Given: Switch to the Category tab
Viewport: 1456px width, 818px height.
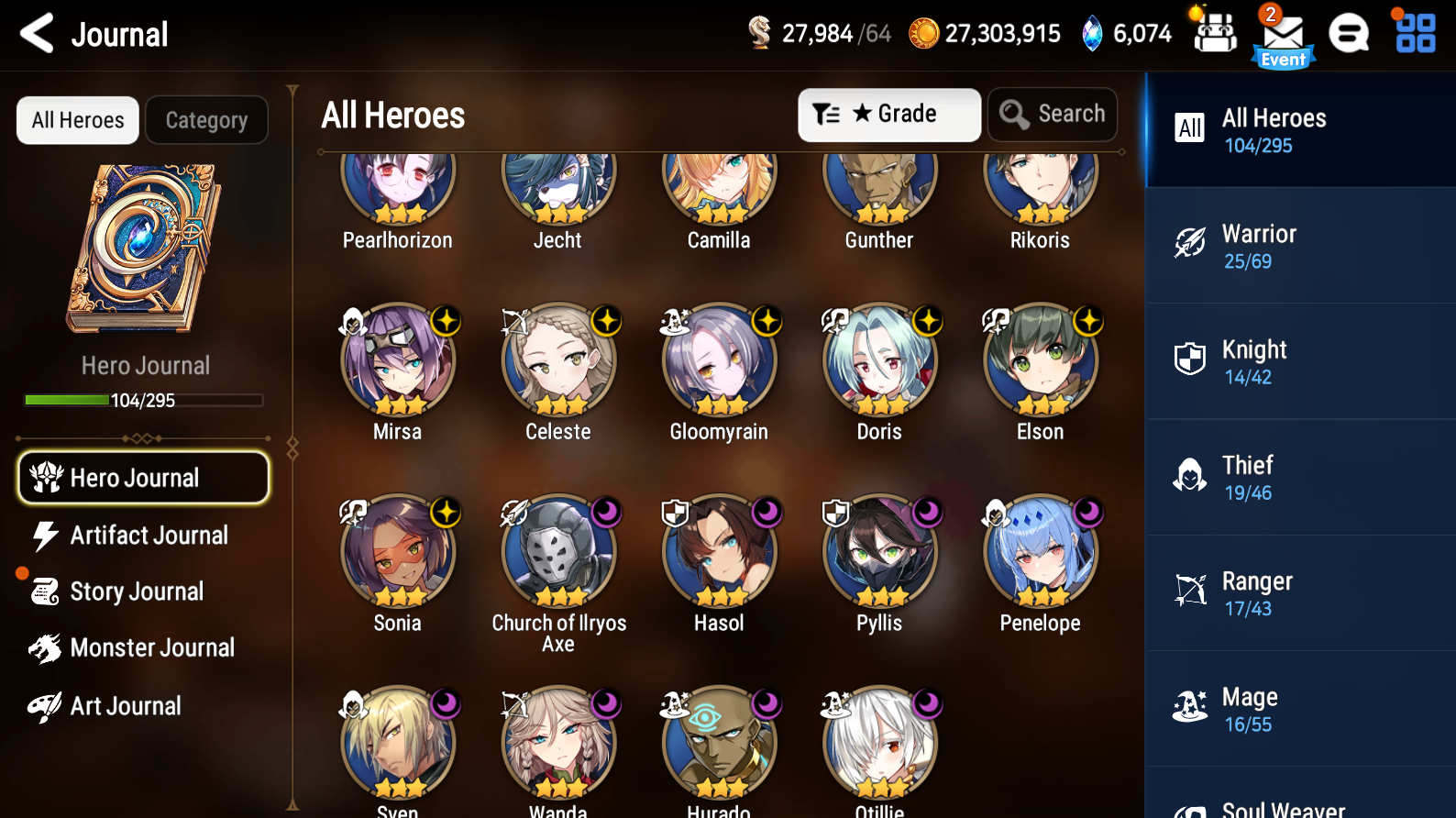Looking at the screenshot, I should click(206, 119).
